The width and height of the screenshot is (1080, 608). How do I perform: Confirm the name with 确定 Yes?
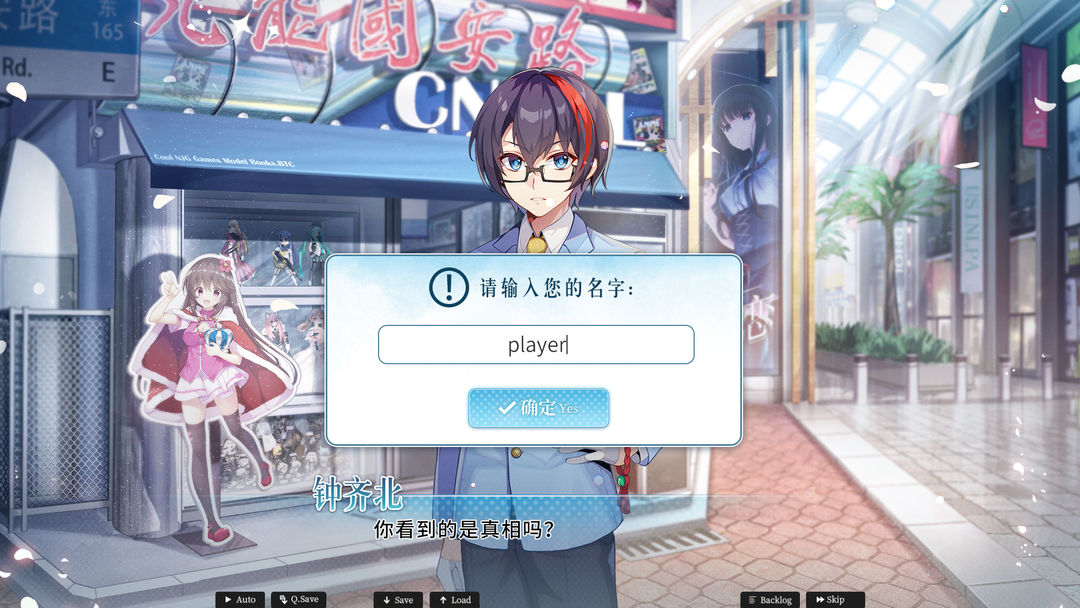pyautogui.click(x=538, y=408)
